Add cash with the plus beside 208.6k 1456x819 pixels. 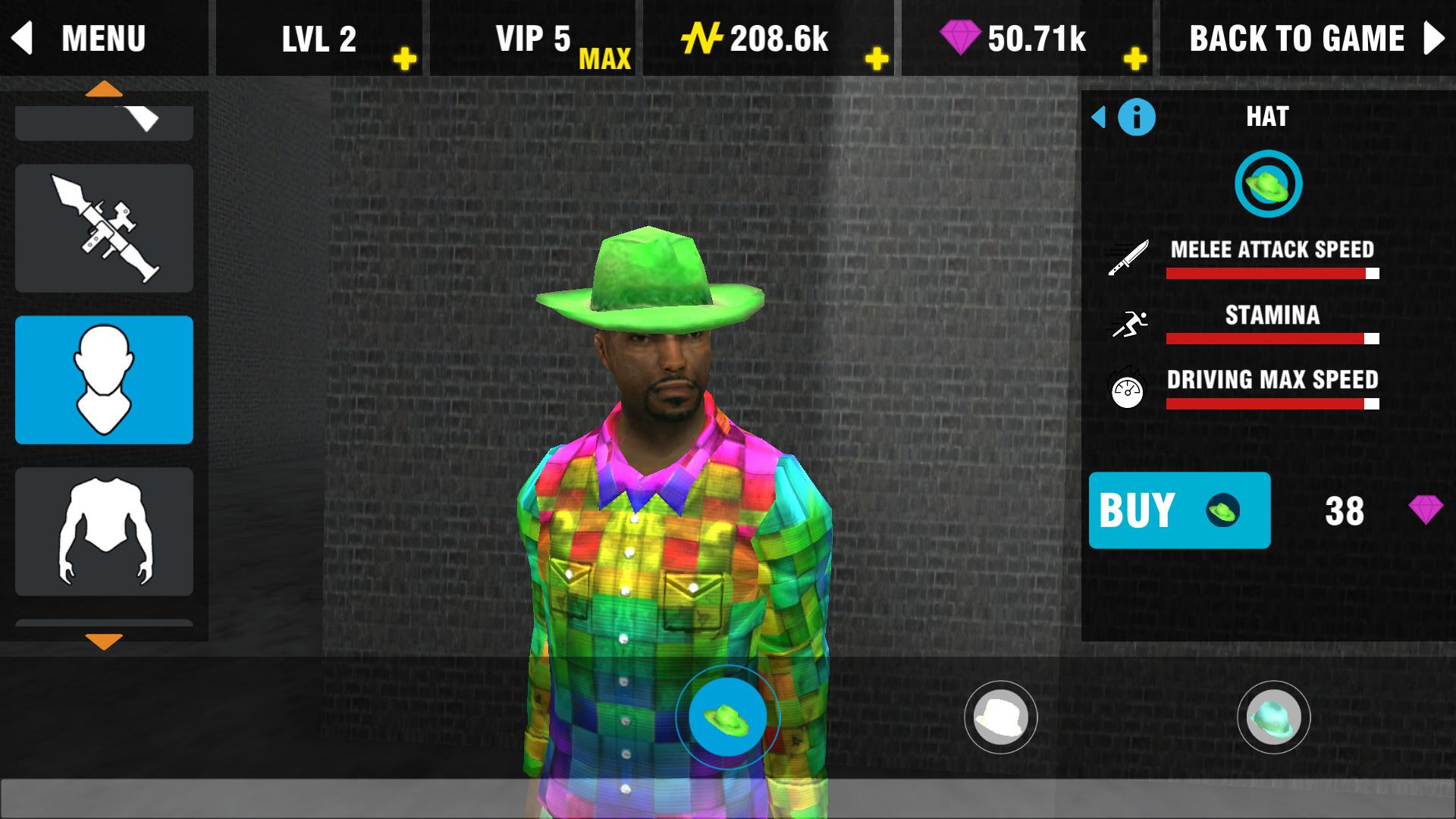pos(877,56)
